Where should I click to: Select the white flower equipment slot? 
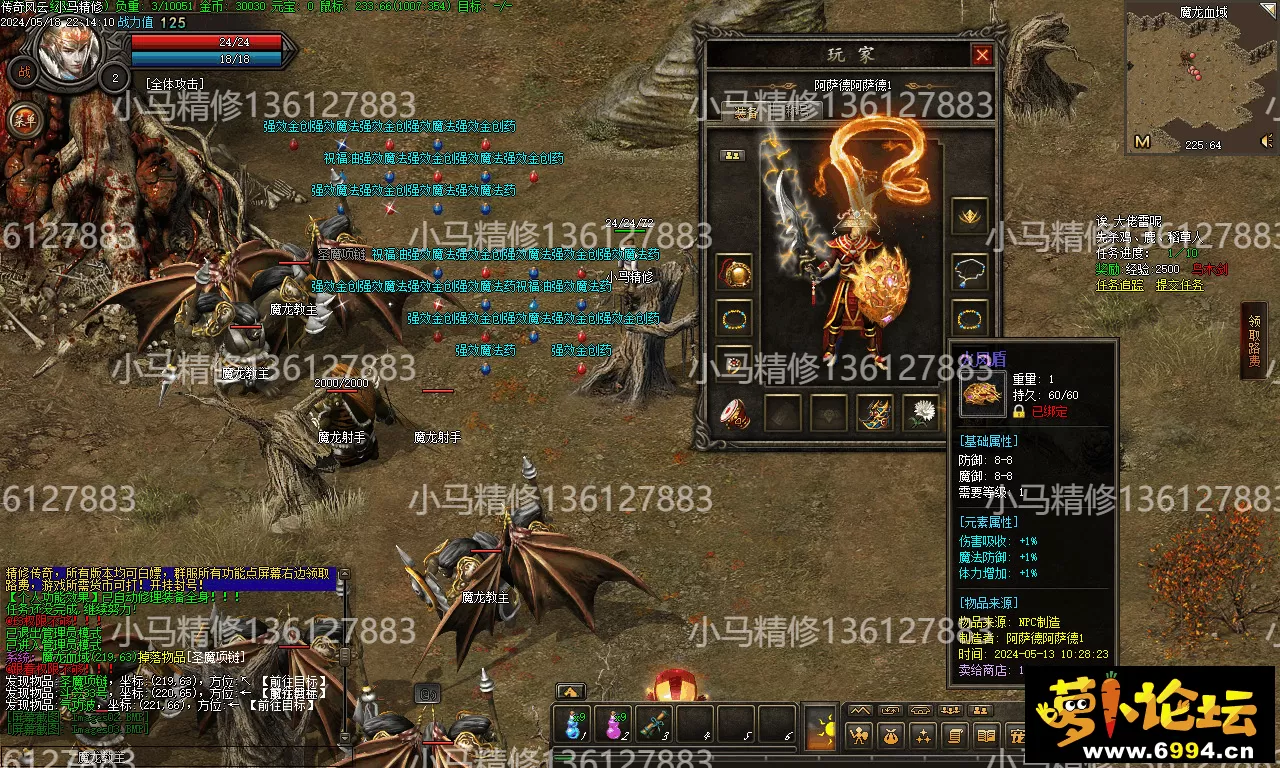tap(920, 412)
